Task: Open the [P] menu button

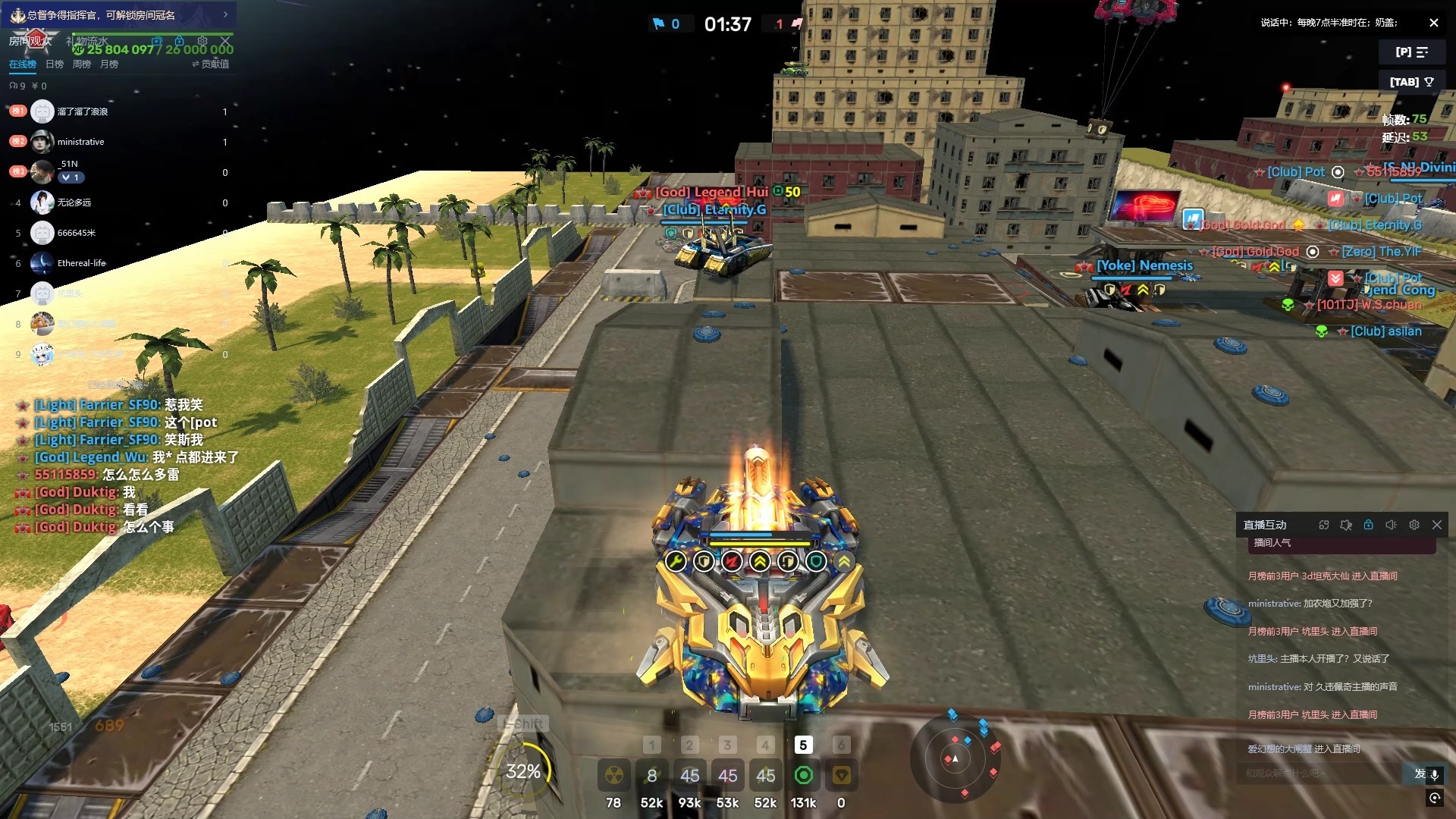Action: (x=1411, y=52)
